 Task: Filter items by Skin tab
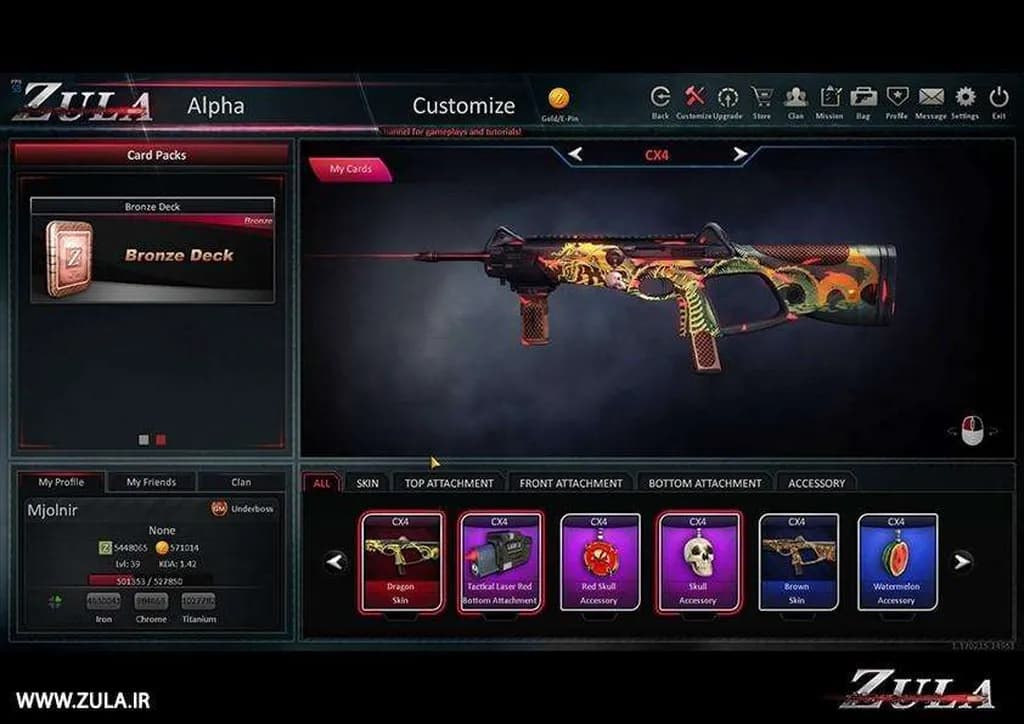tap(367, 483)
